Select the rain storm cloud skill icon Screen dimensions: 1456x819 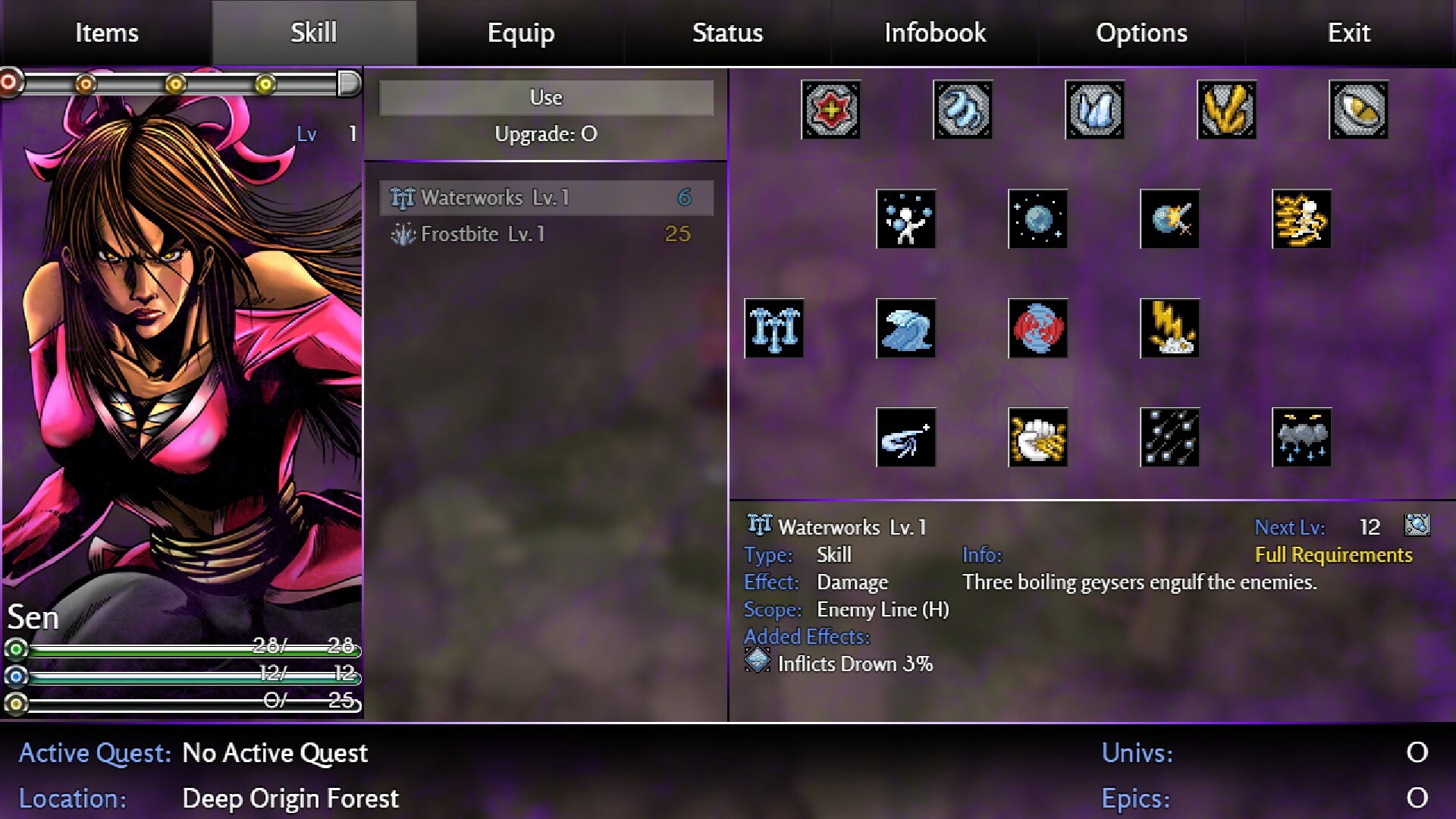1301,438
